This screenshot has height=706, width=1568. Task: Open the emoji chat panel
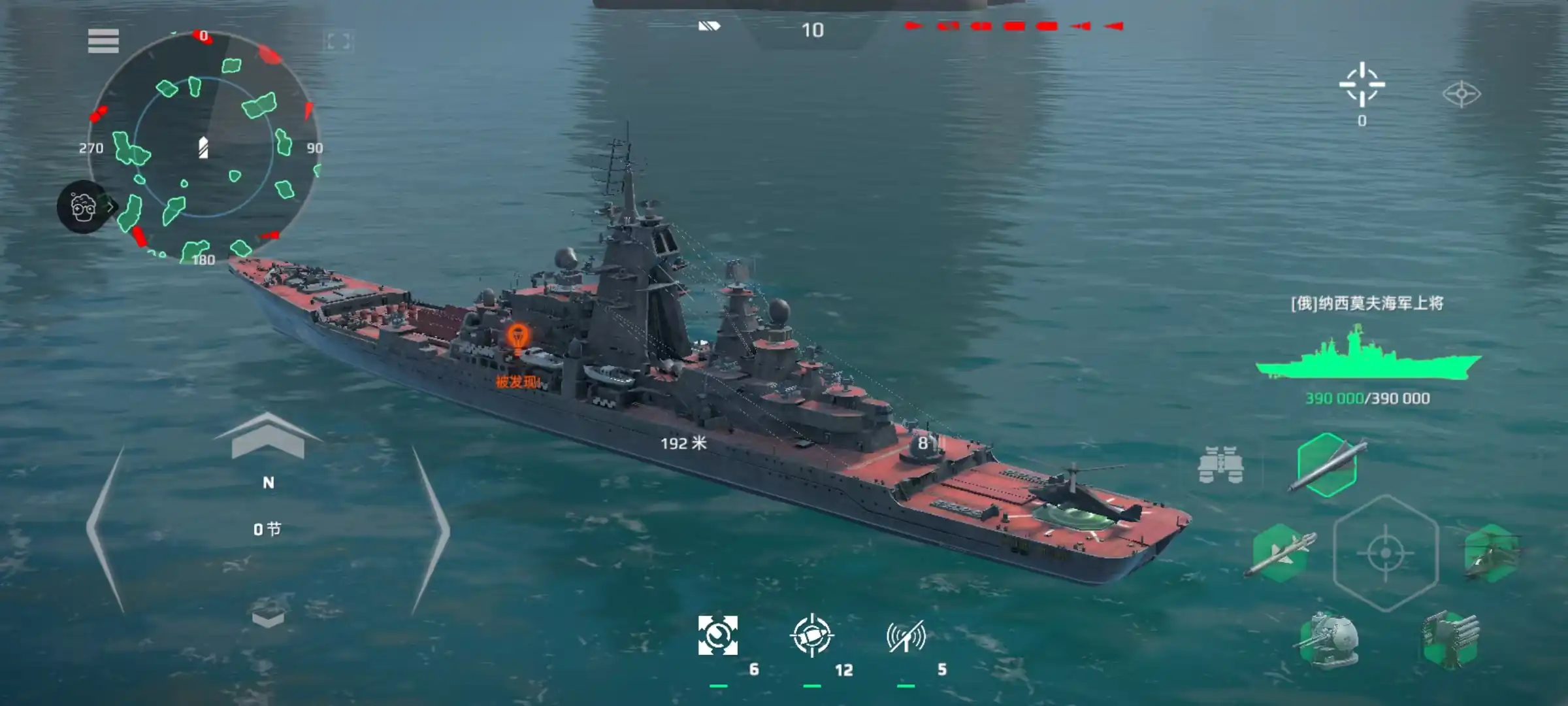point(83,207)
